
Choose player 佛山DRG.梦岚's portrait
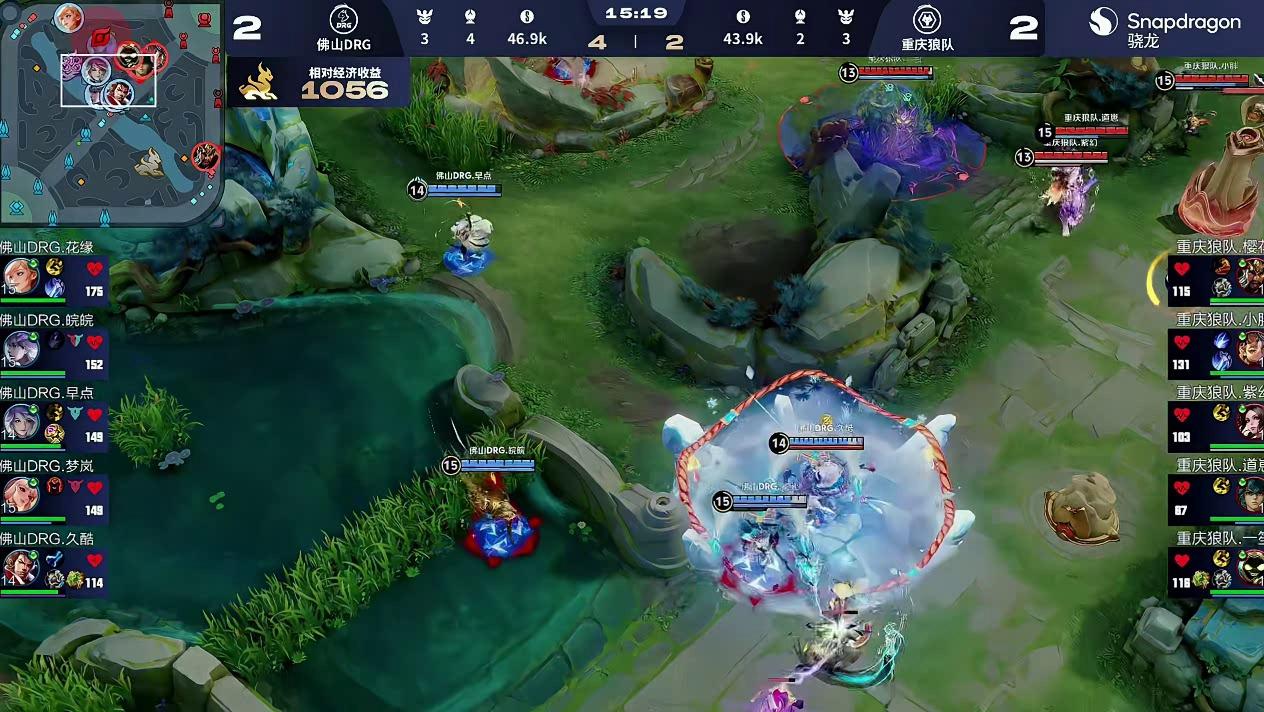[20, 494]
